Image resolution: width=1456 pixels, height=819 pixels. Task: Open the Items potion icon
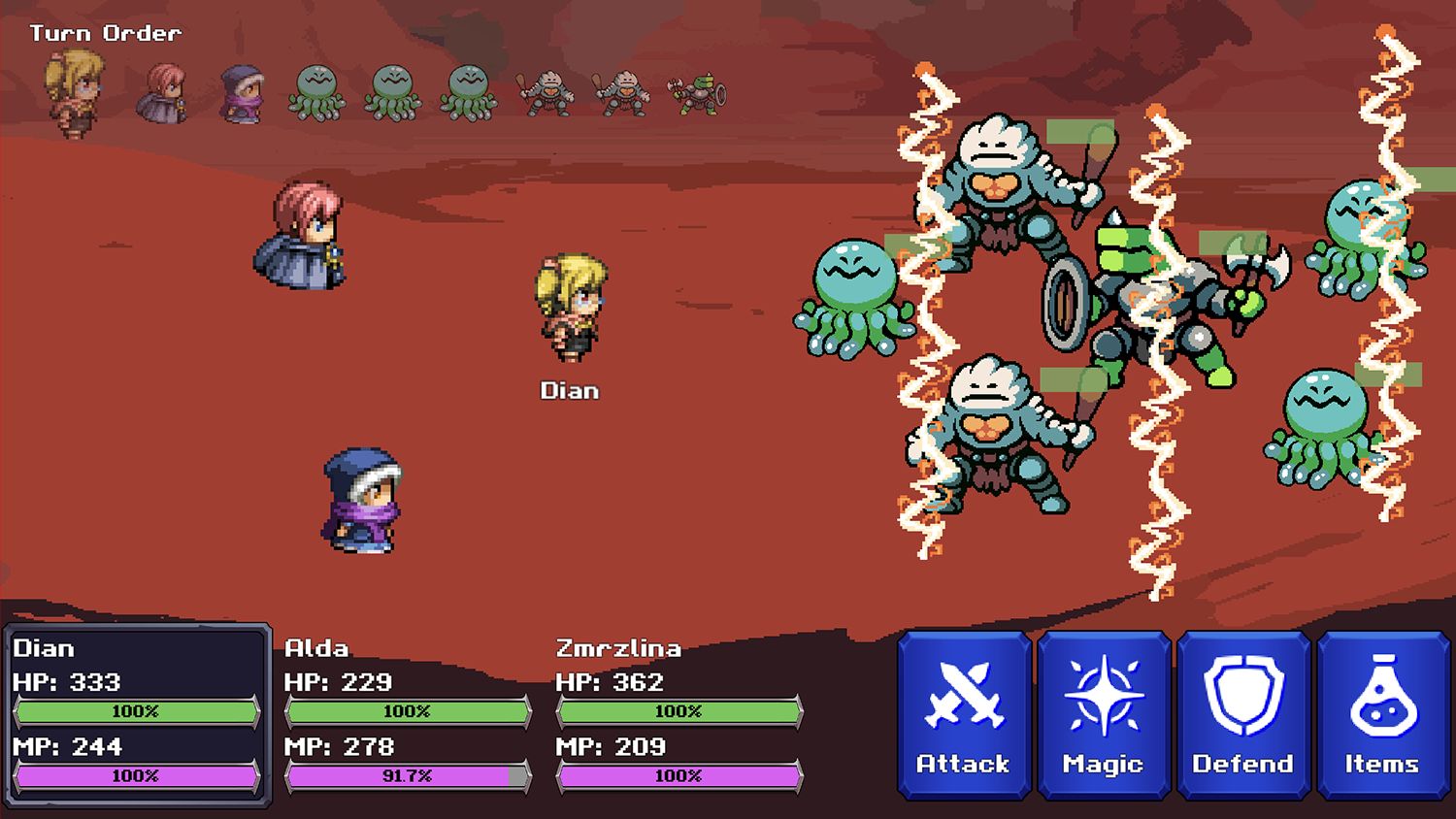(x=1383, y=713)
